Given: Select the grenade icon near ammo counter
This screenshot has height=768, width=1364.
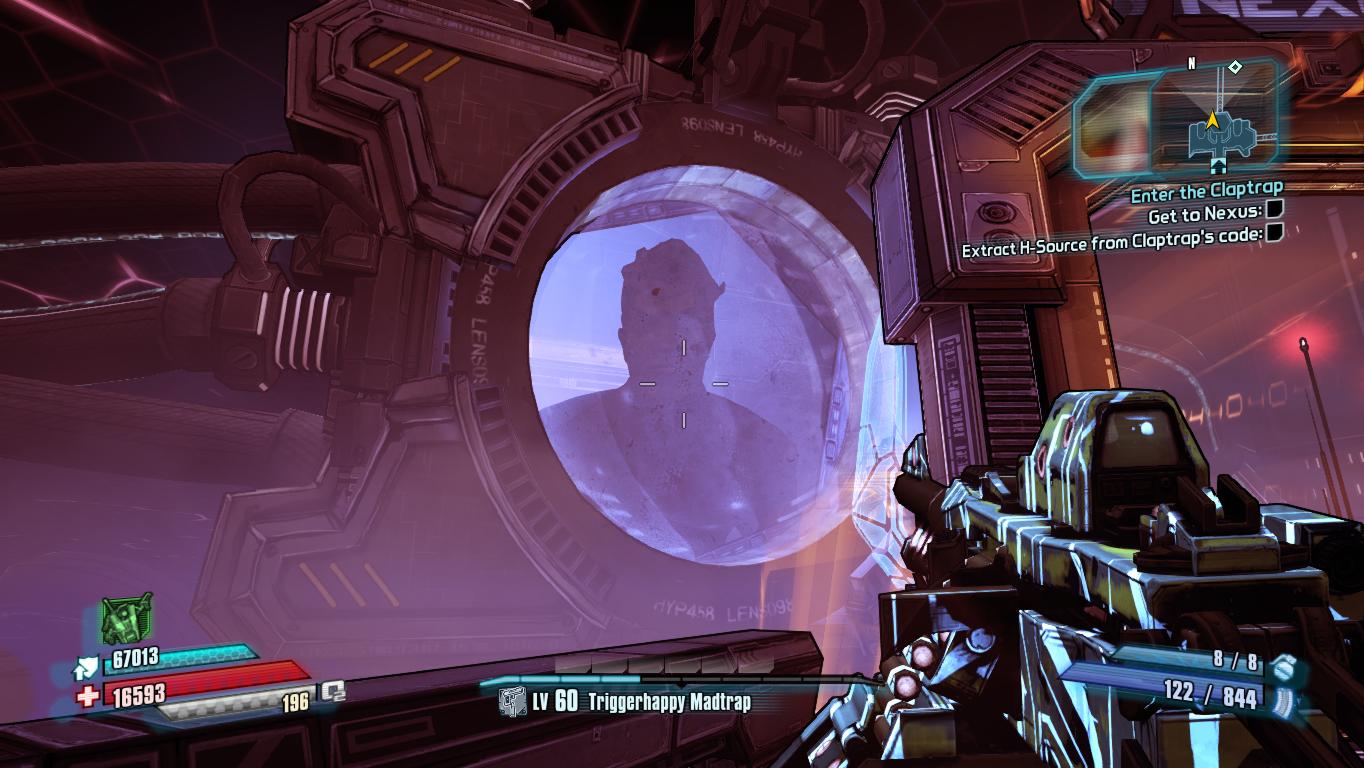Looking at the screenshot, I should (x=1286, y=662).
